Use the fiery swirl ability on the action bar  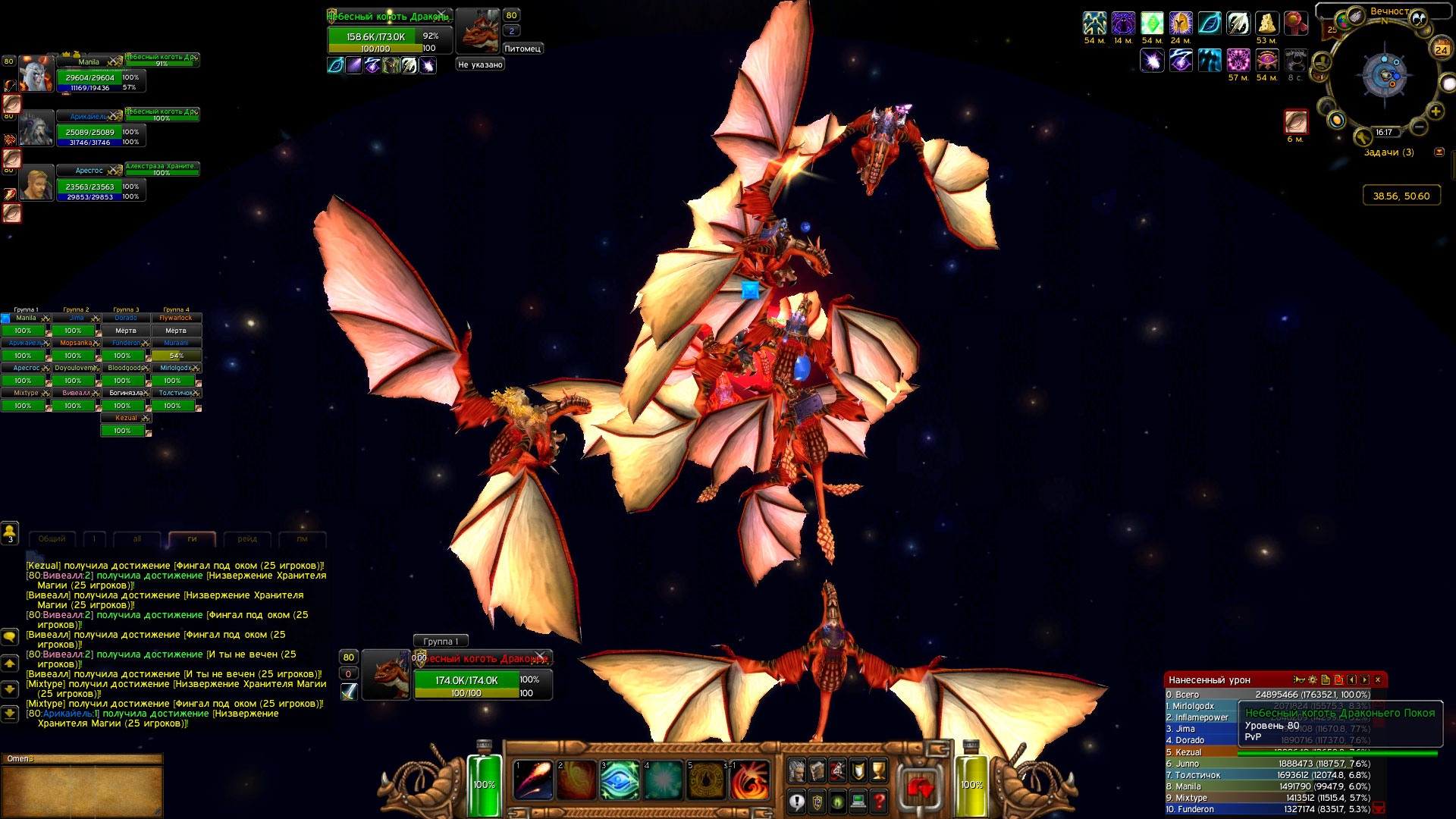click(750, 780)
